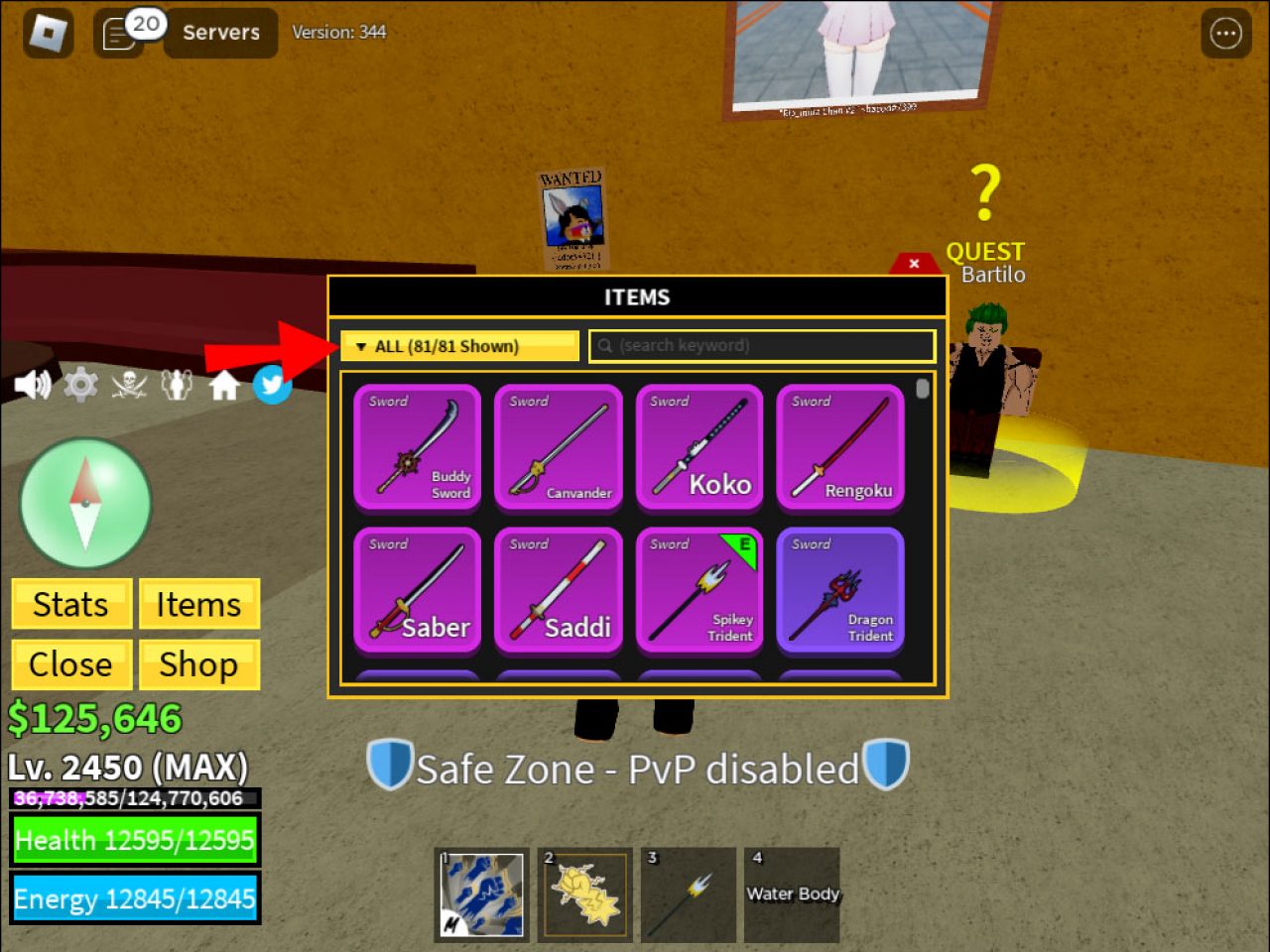Open the Twitter codes icon
The width and height of the screenshot is (1270, 952).
click(x=272, y=385)
